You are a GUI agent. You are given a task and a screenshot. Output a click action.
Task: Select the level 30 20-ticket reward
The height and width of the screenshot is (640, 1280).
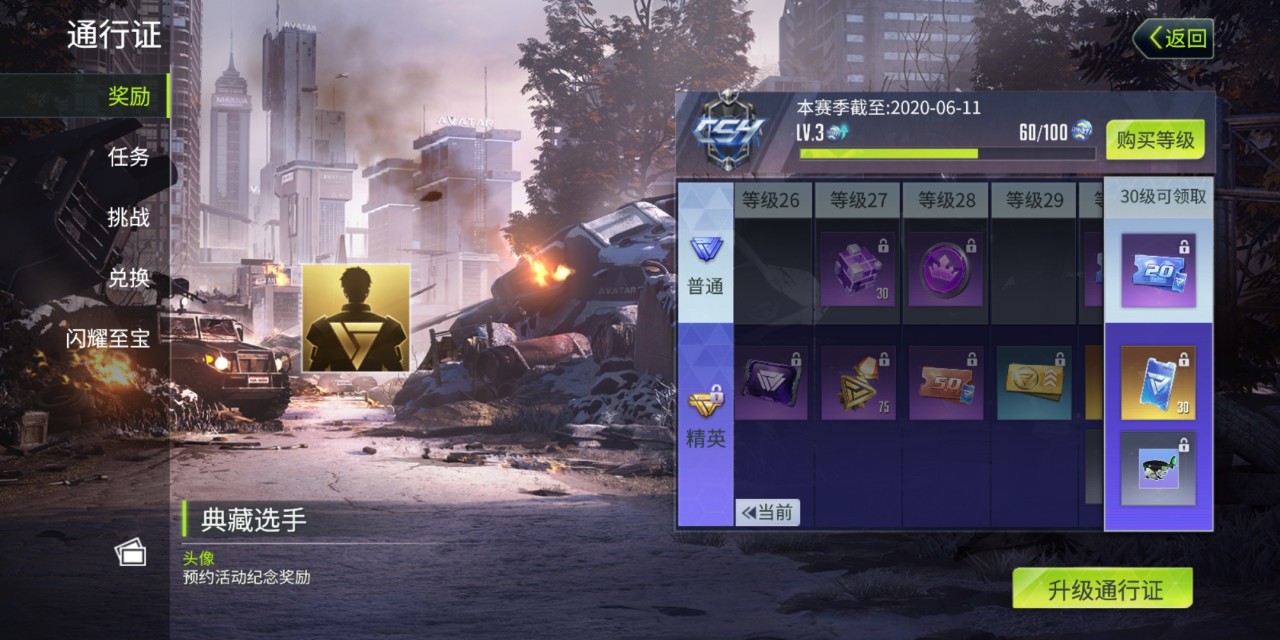coord(1158,271)
